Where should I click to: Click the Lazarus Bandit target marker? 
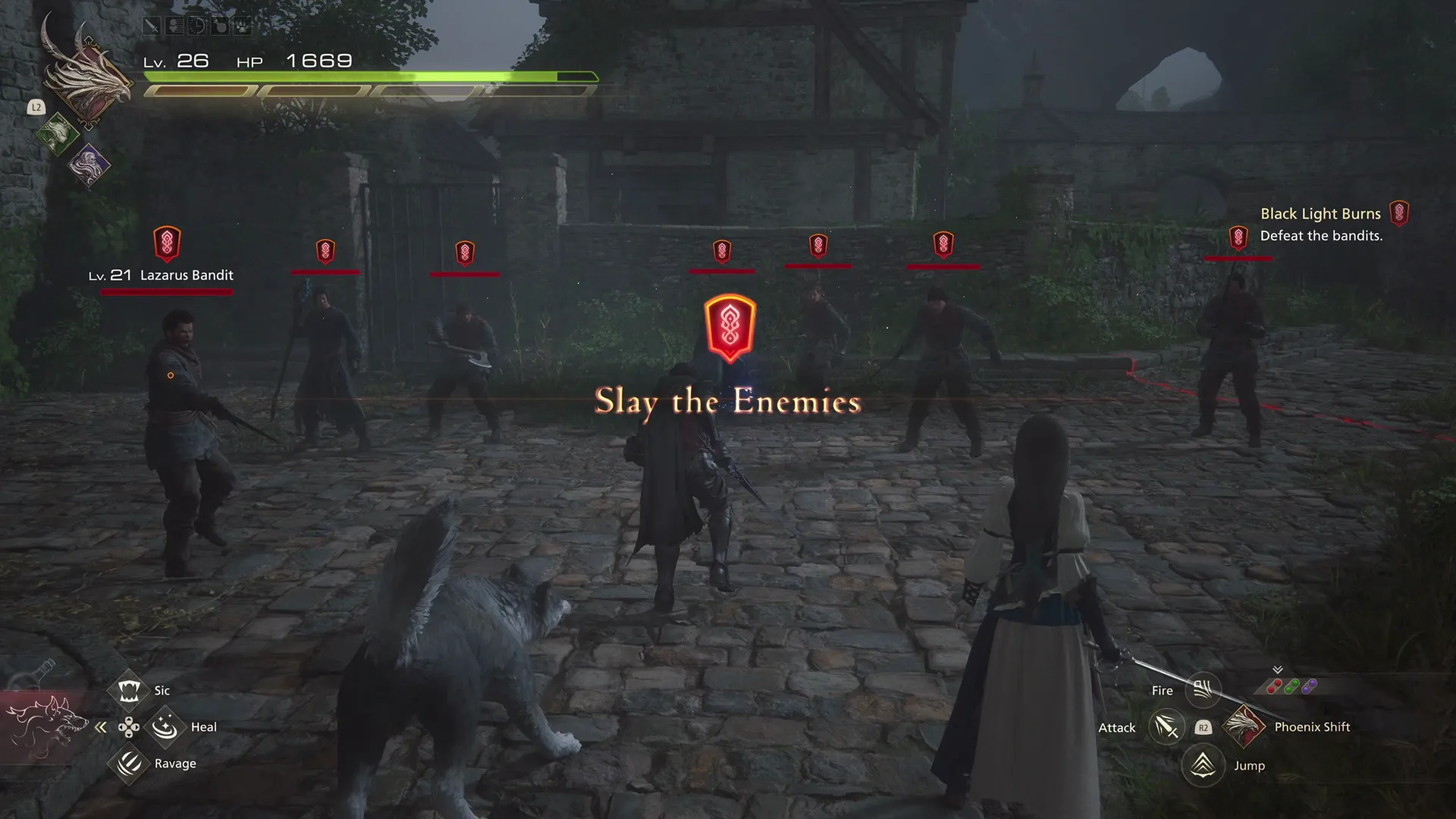(168, 243)
